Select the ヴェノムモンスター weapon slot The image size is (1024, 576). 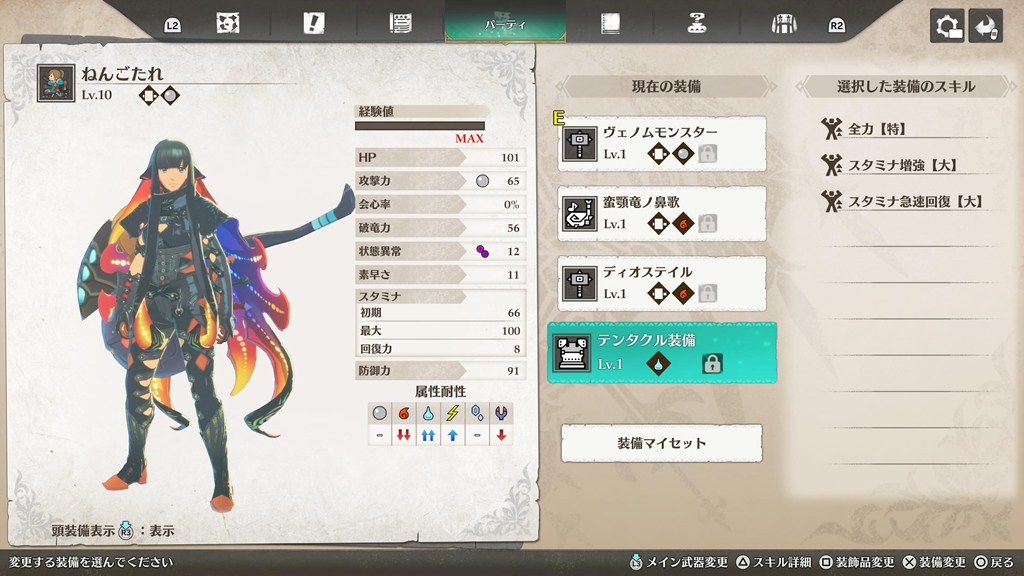tap(663, 143)
